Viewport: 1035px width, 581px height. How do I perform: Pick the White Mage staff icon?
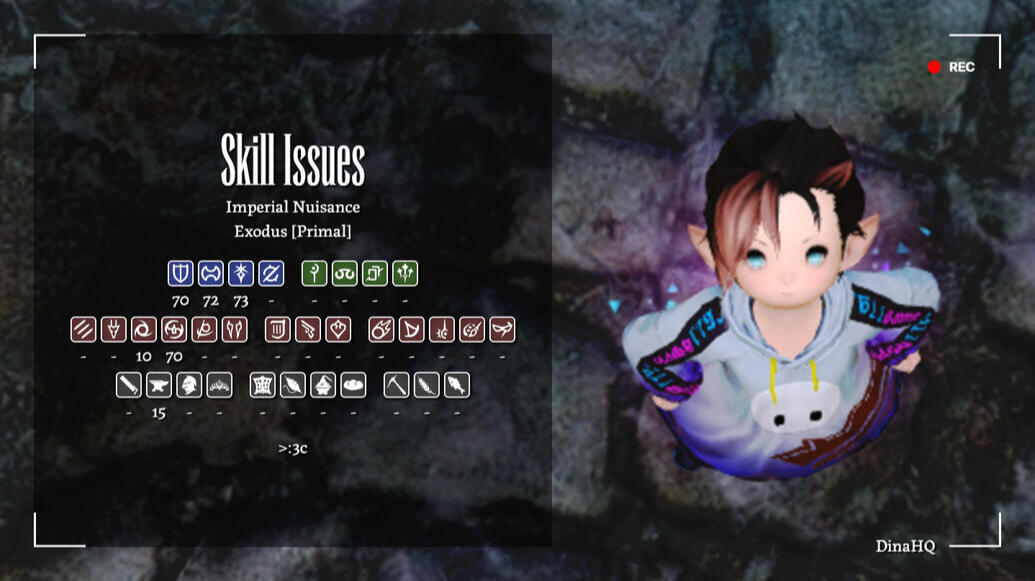pyautogui.click(x=314, y=273)
